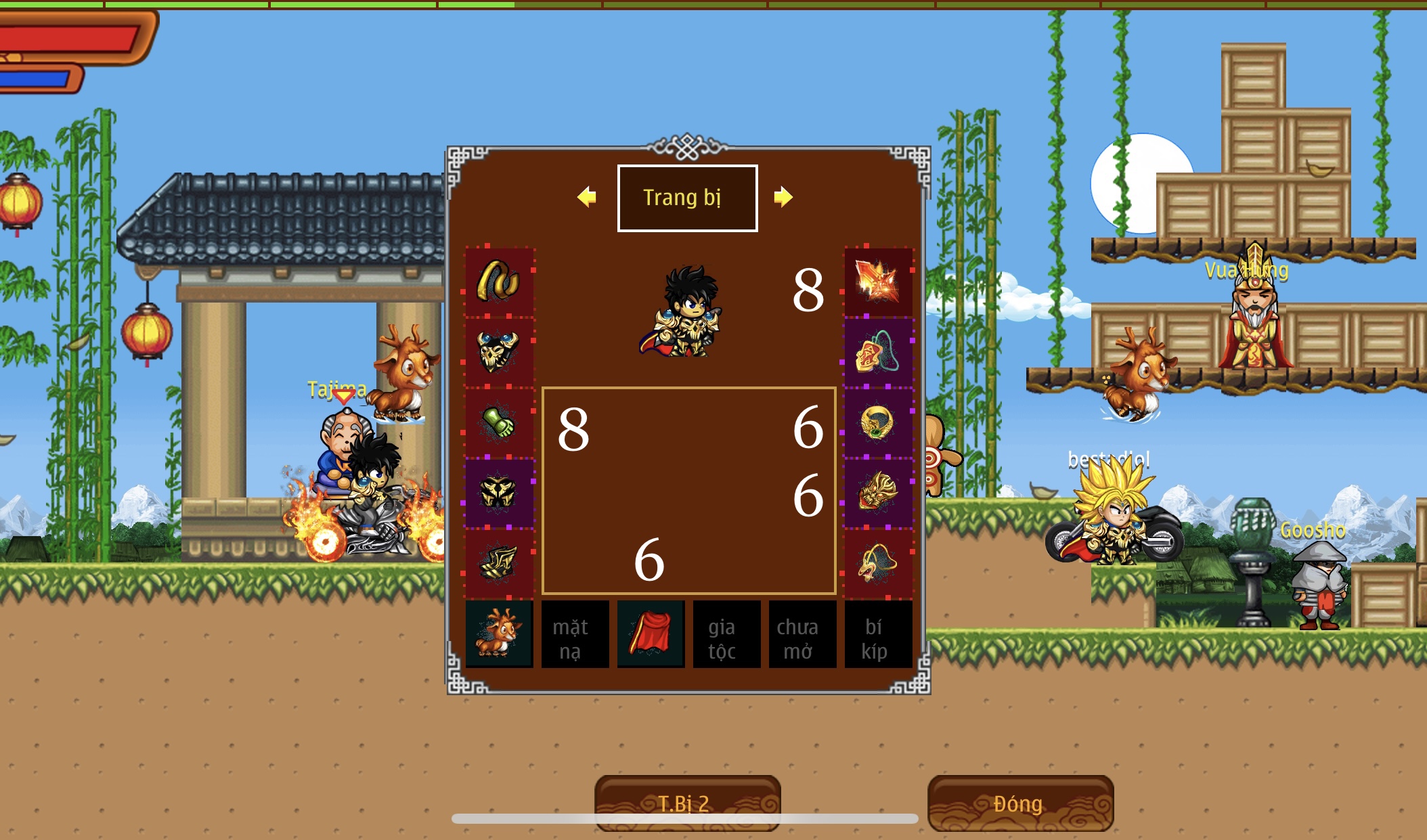Image resolution: width=1427 pixels, height=840 pixels.
Task: Go to next tab with right arrow
Action: point(783,197)
